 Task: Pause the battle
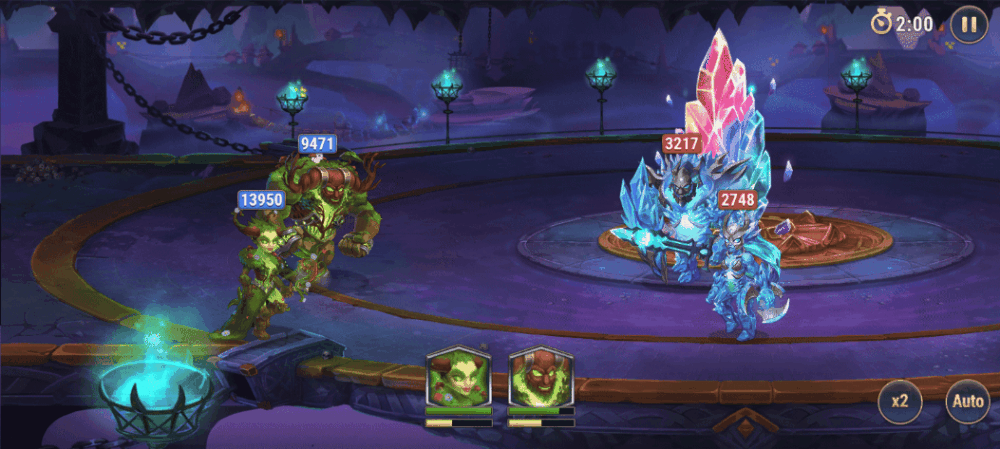[x=968, y=23]
